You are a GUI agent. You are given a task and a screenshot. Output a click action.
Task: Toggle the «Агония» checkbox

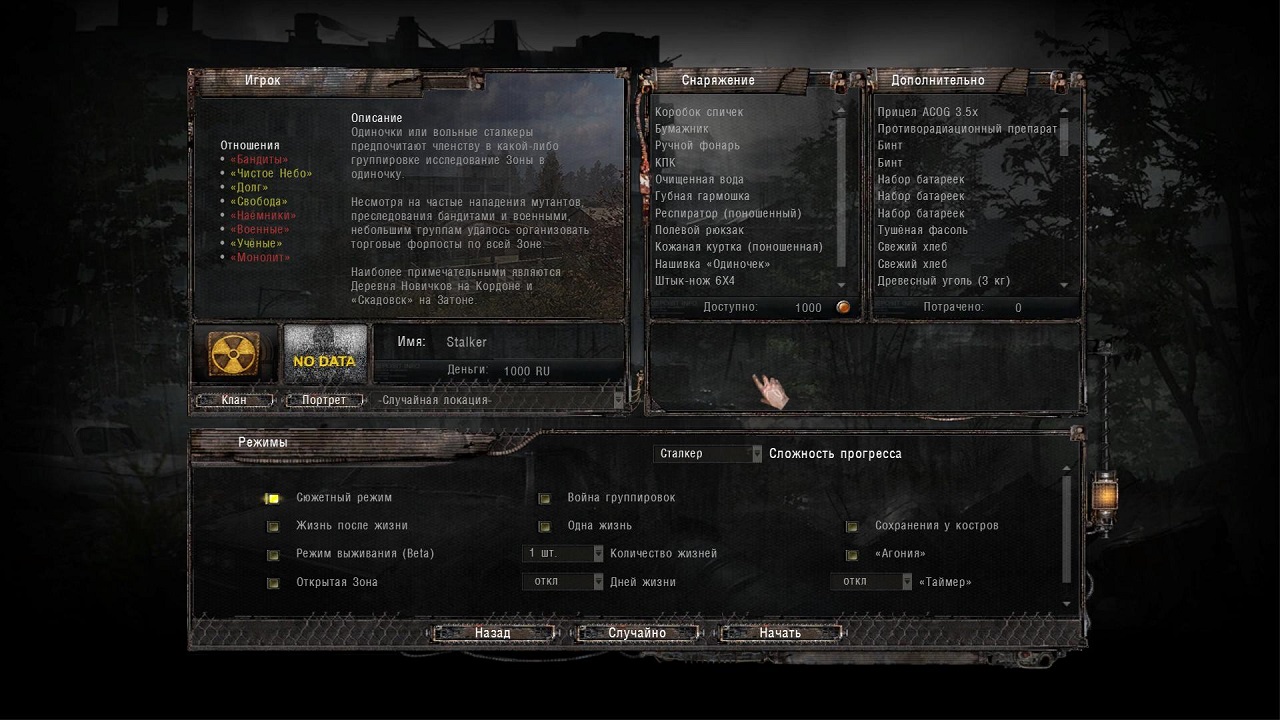(852, 554)
